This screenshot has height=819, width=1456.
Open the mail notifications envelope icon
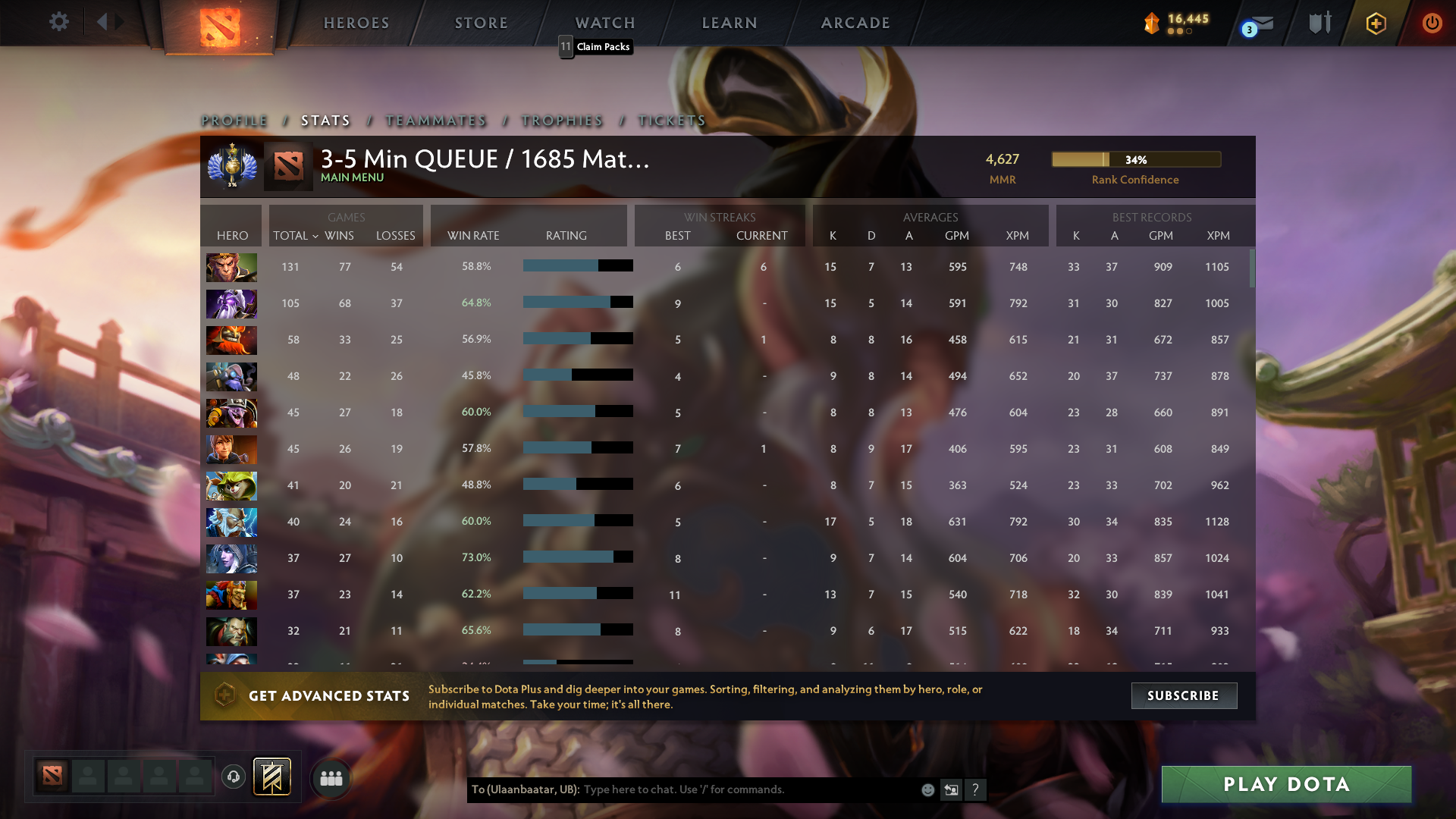(1260, 23)
